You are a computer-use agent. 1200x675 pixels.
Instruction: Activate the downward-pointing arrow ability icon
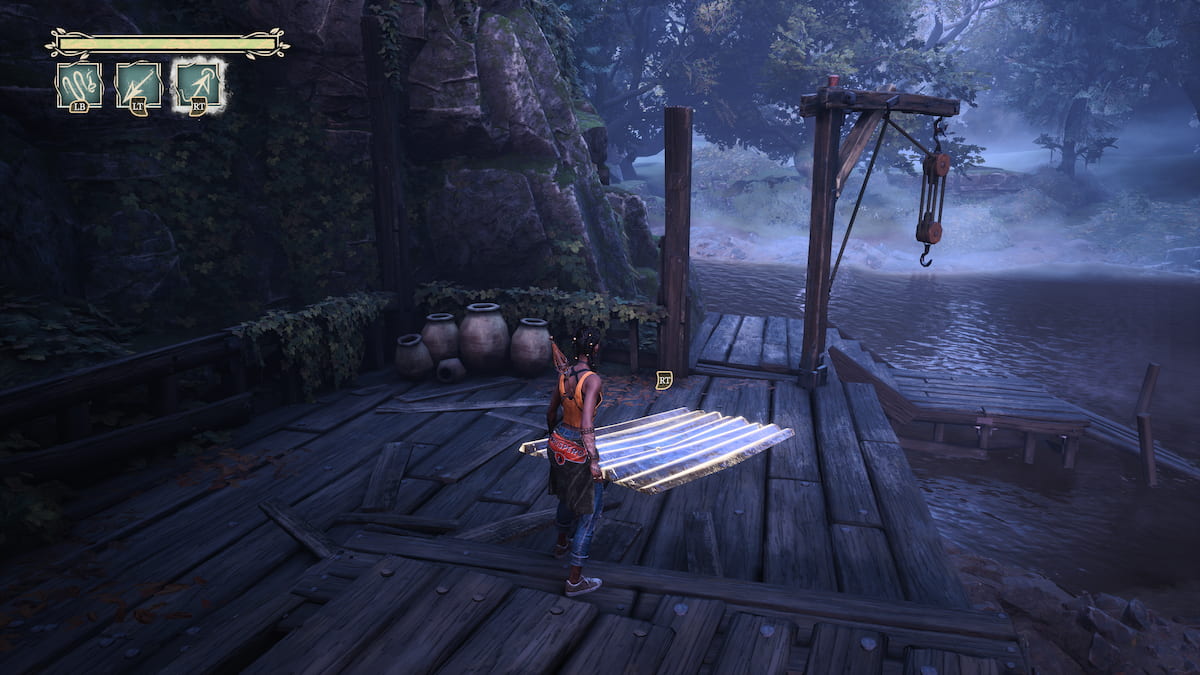pyautogui.click(x=138, y=85)
